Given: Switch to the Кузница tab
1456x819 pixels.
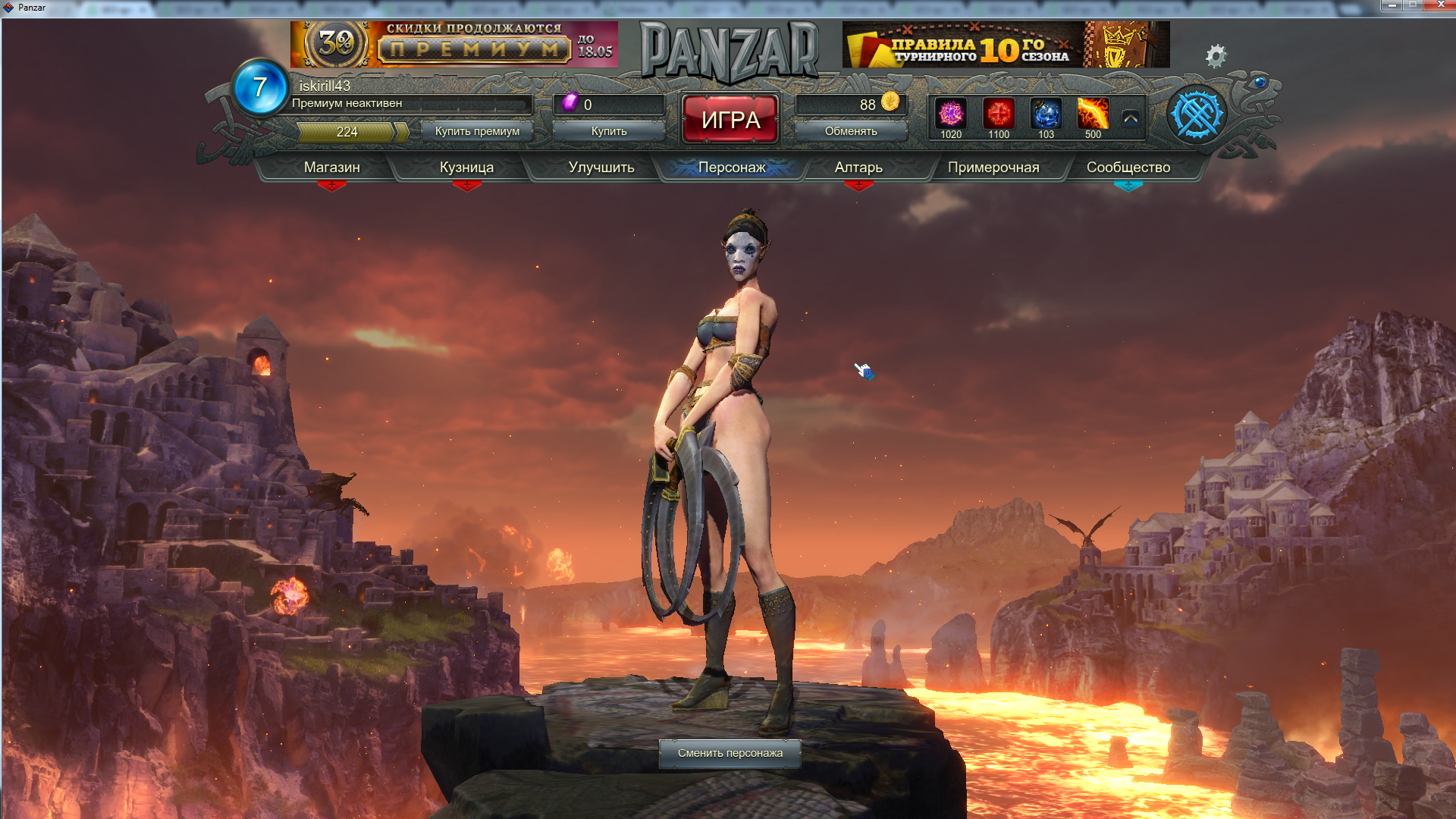Looking at the screenshot, I should (466, 167).
